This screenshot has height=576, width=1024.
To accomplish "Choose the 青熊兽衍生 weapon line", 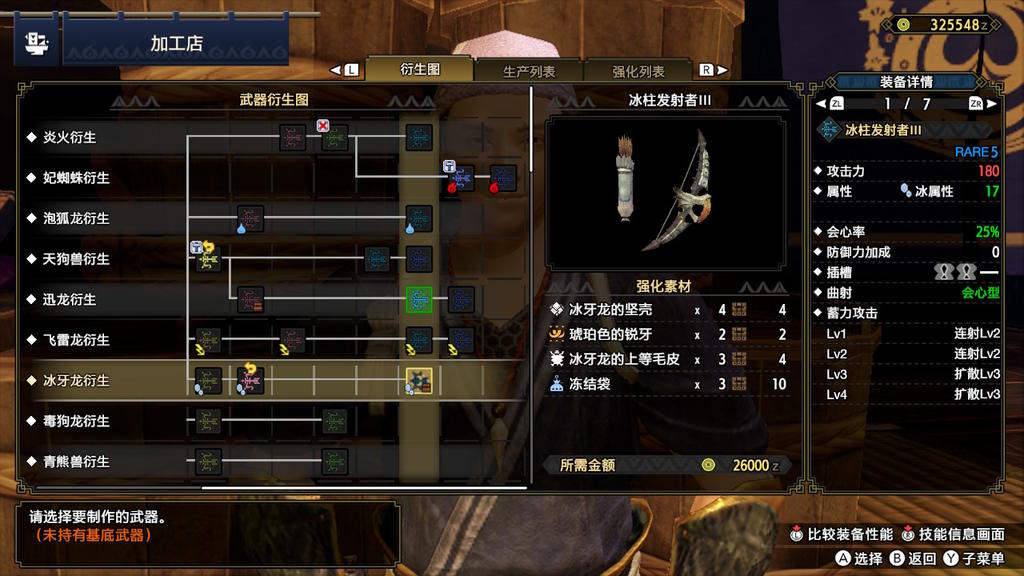I will pos(76,462).
